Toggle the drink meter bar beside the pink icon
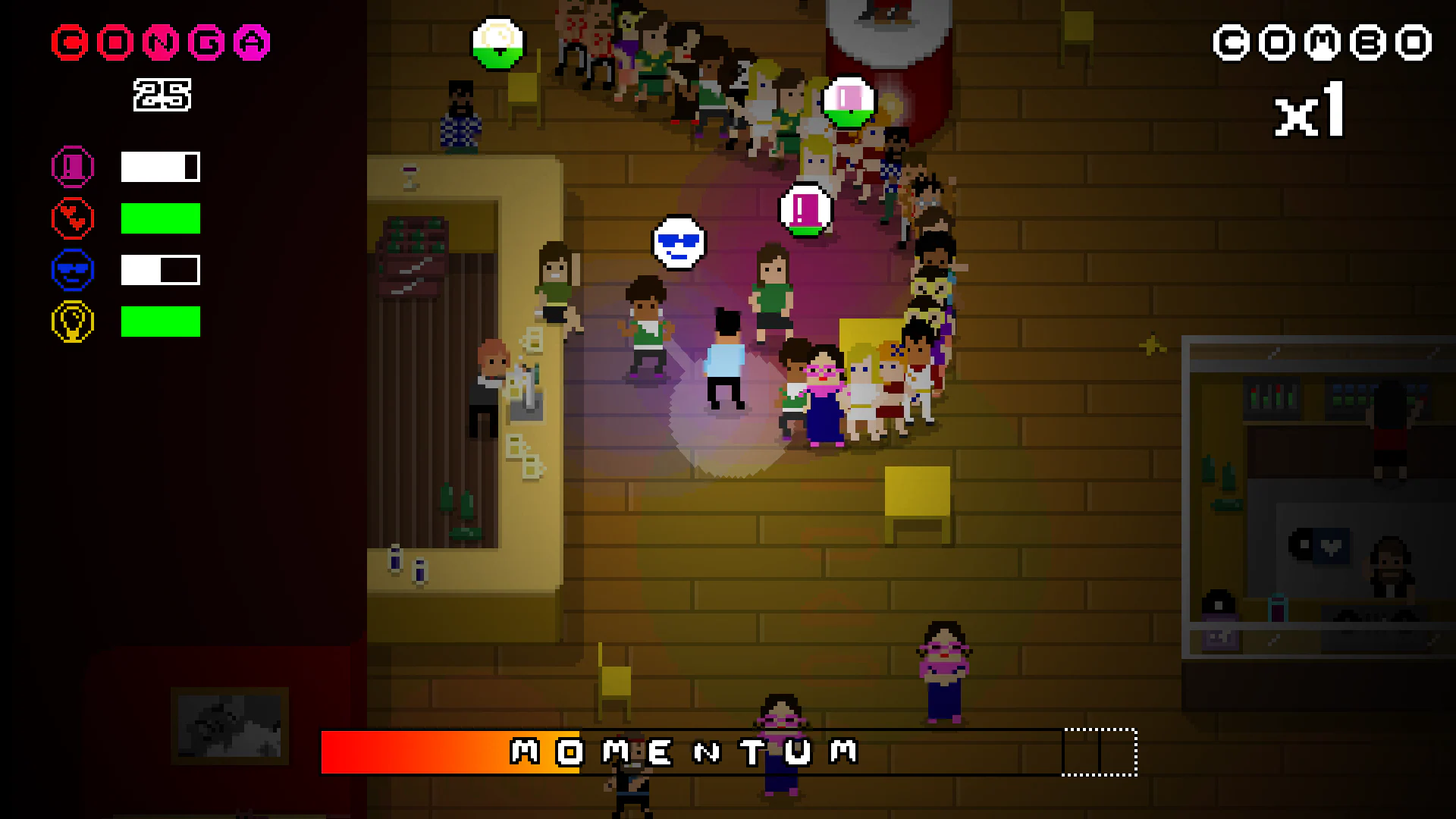 coord(159,166)
